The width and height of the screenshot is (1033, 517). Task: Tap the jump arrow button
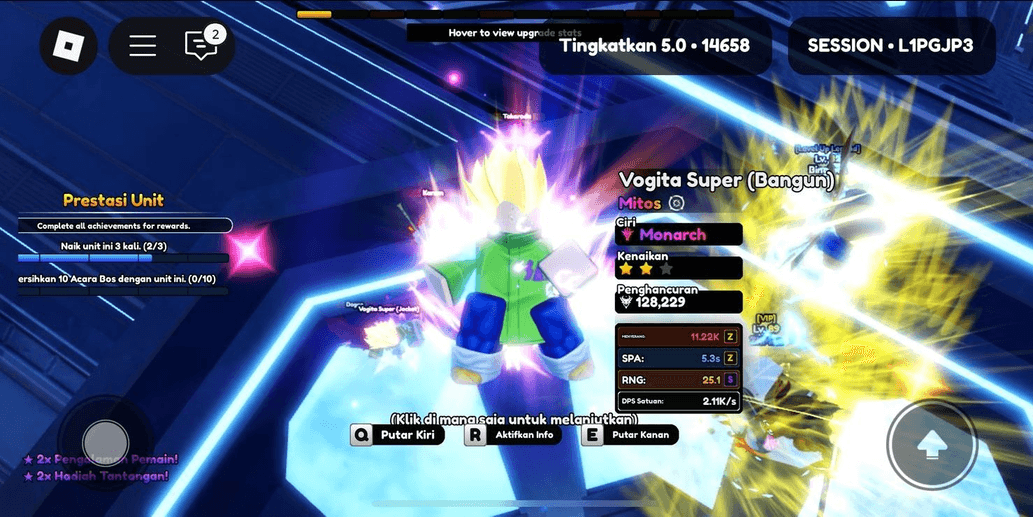click(x=931, y=444)
